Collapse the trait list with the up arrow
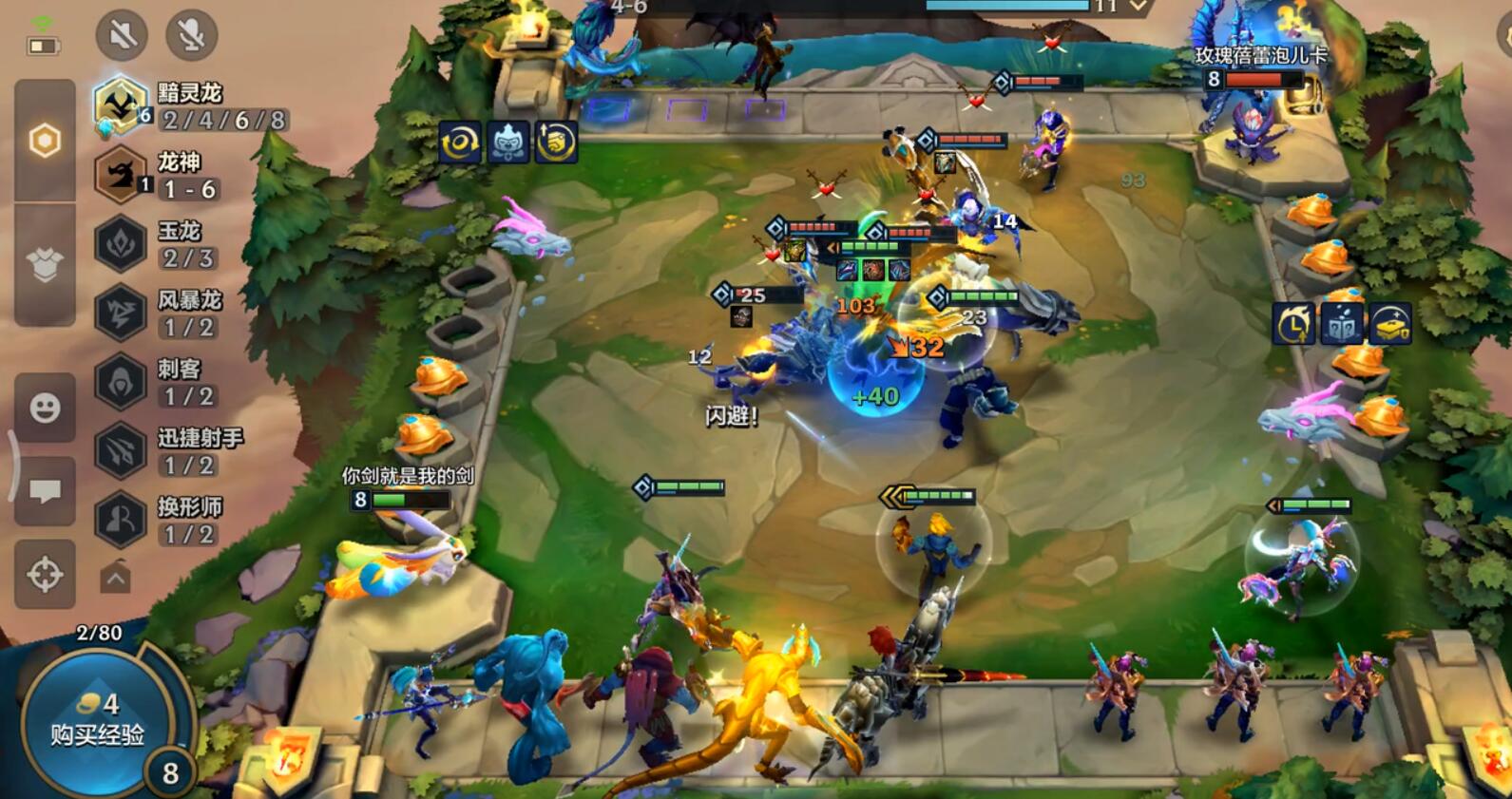 [x=115, y=578]
